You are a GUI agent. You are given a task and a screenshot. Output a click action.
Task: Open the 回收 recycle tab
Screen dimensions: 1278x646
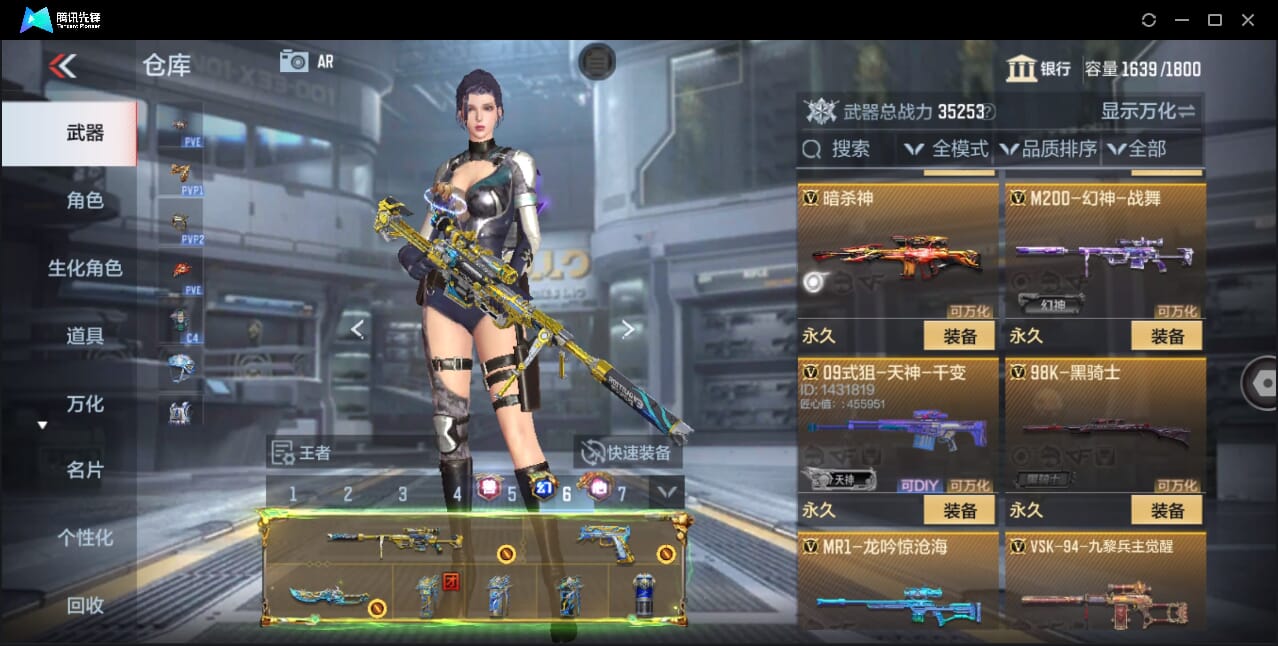coord(85,605)
